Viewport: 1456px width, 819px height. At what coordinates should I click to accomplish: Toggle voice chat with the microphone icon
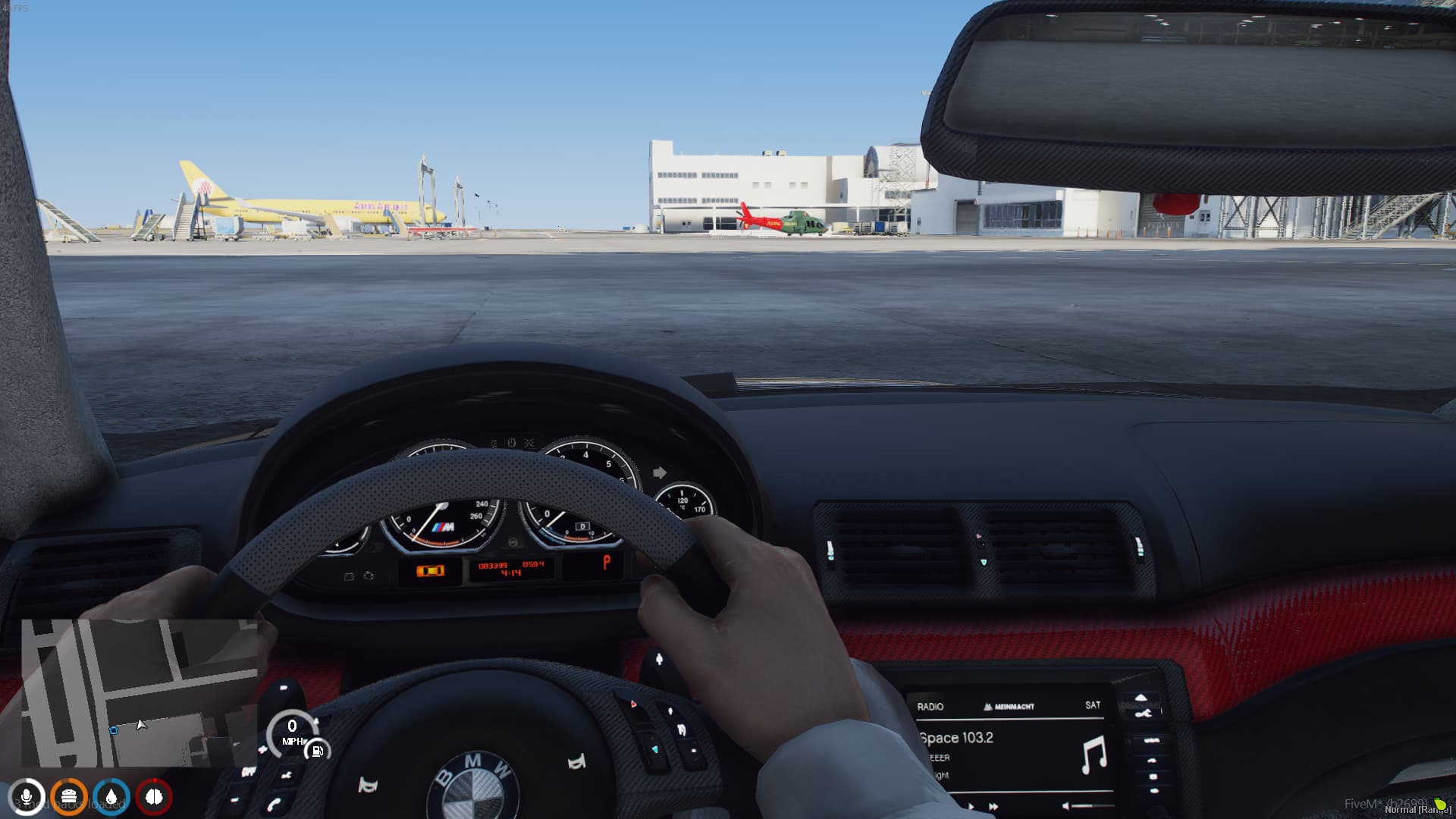[28, 797]
